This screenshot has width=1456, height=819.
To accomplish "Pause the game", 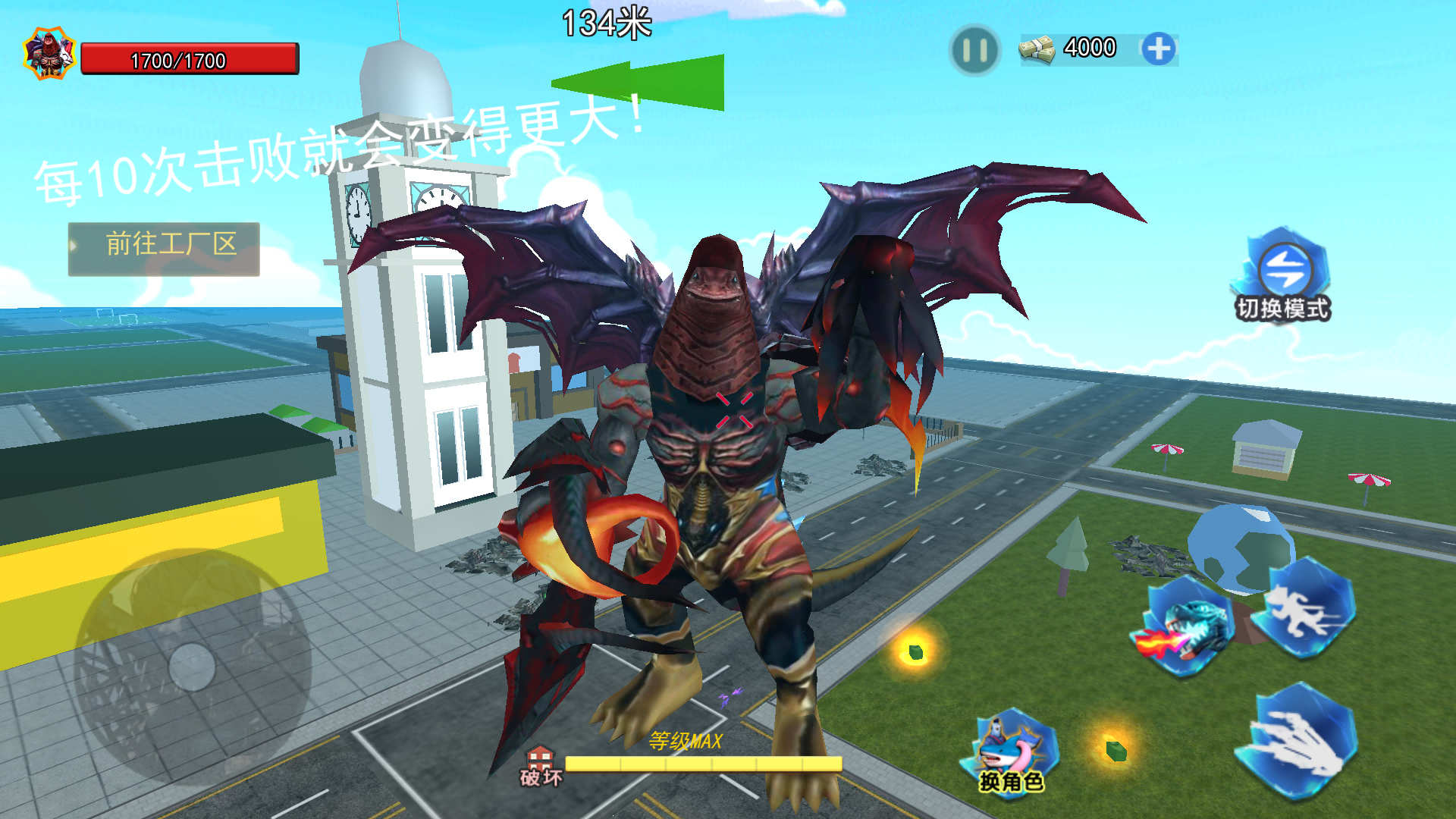I will click(974, 50).
